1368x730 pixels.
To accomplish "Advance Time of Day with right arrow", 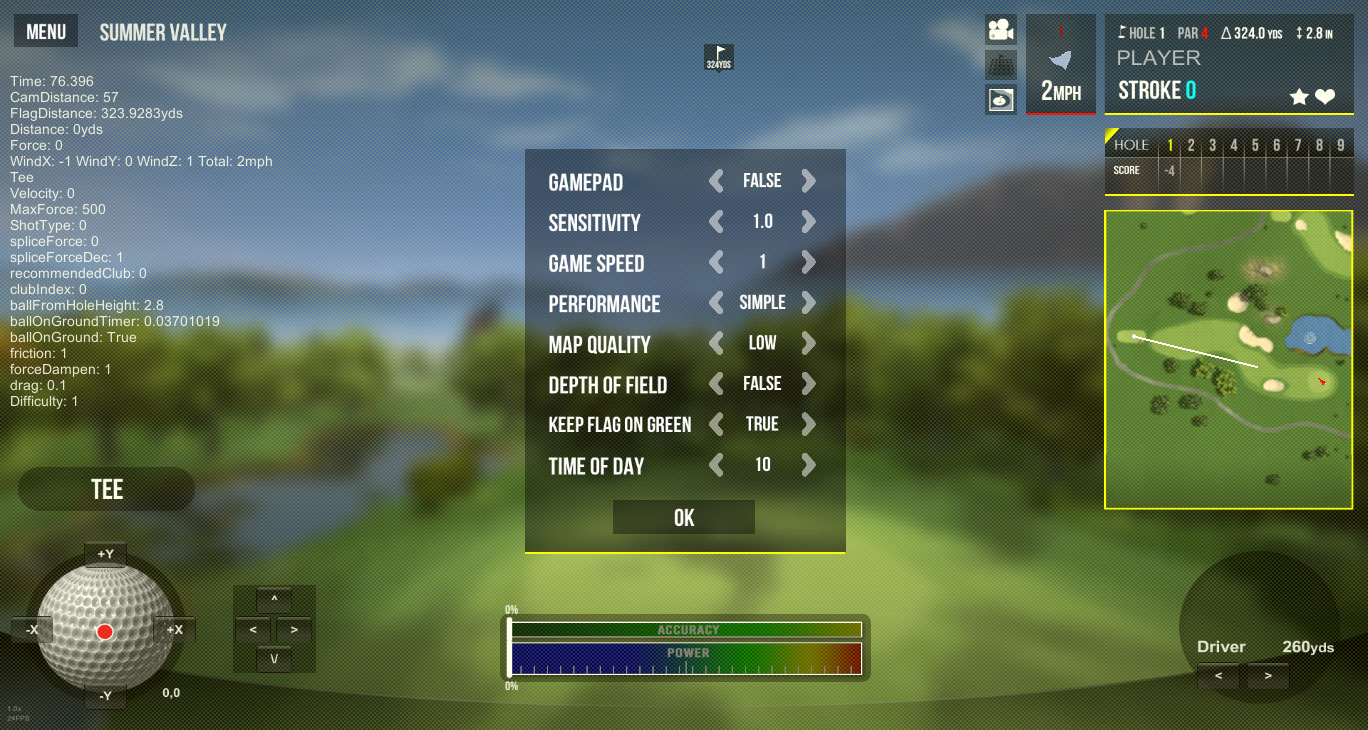I will coord(808,465).
